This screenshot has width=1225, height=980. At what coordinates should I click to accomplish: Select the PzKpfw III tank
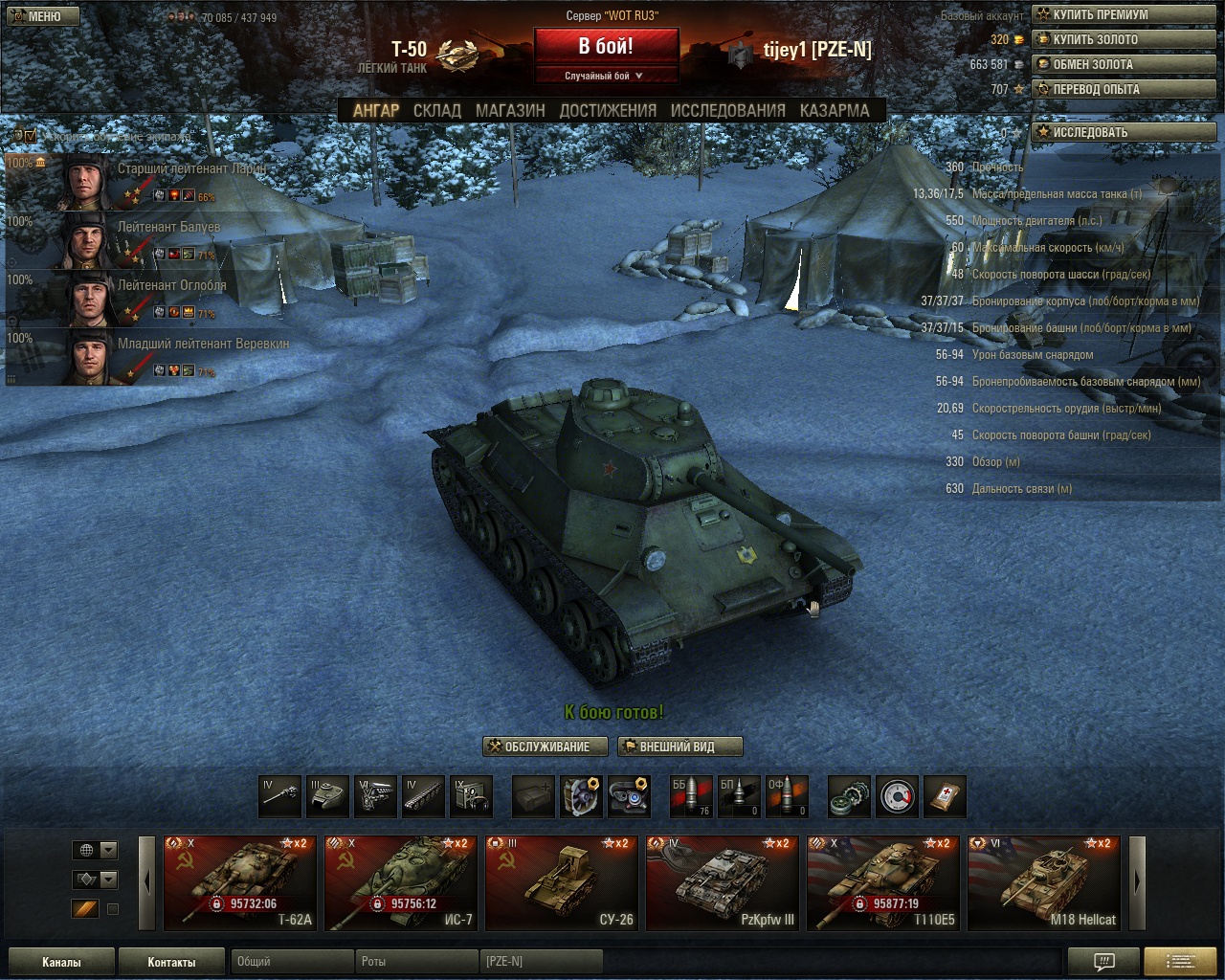(723, 882)
